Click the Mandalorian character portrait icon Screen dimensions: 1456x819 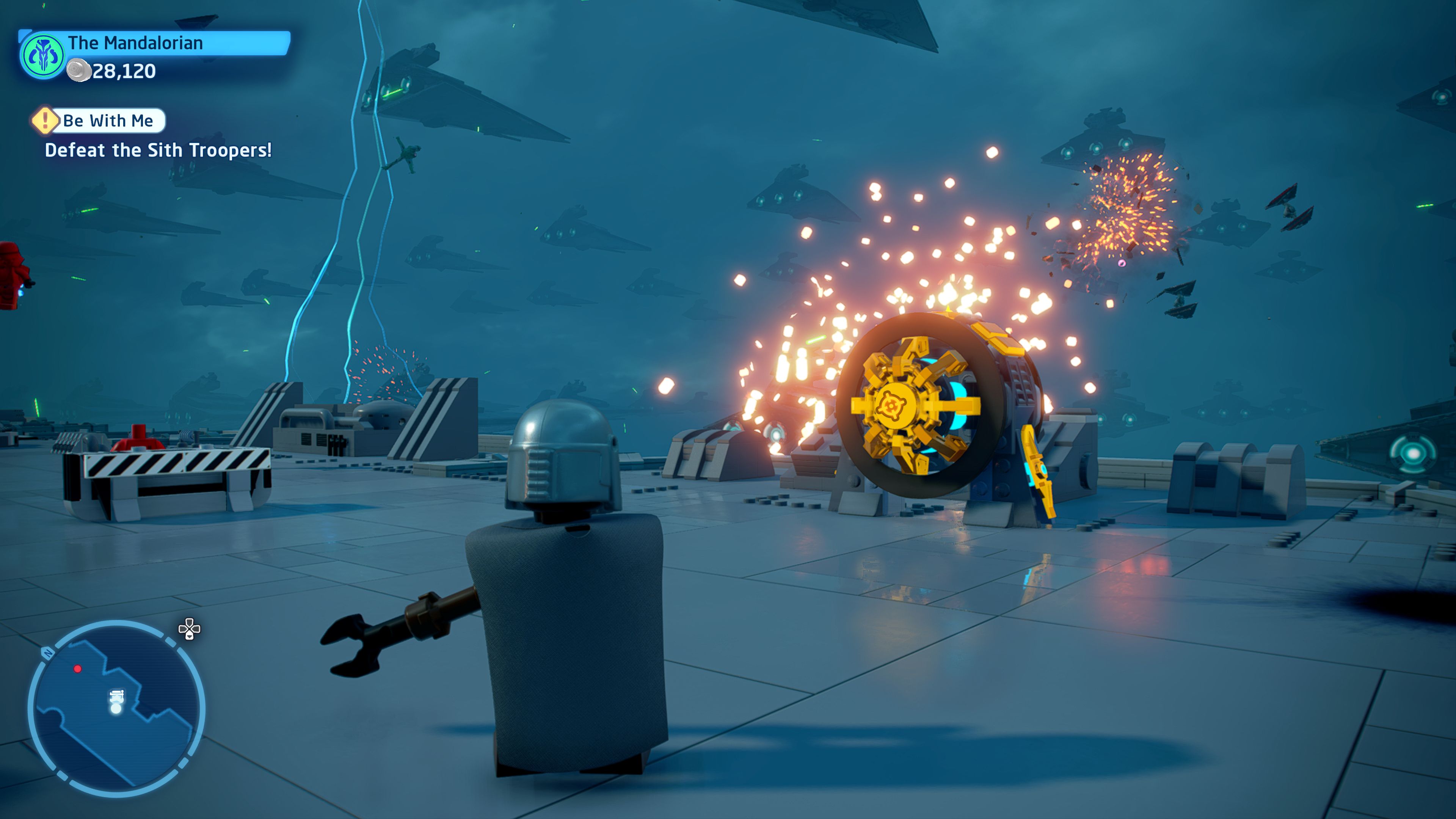[x=42, y=56]
